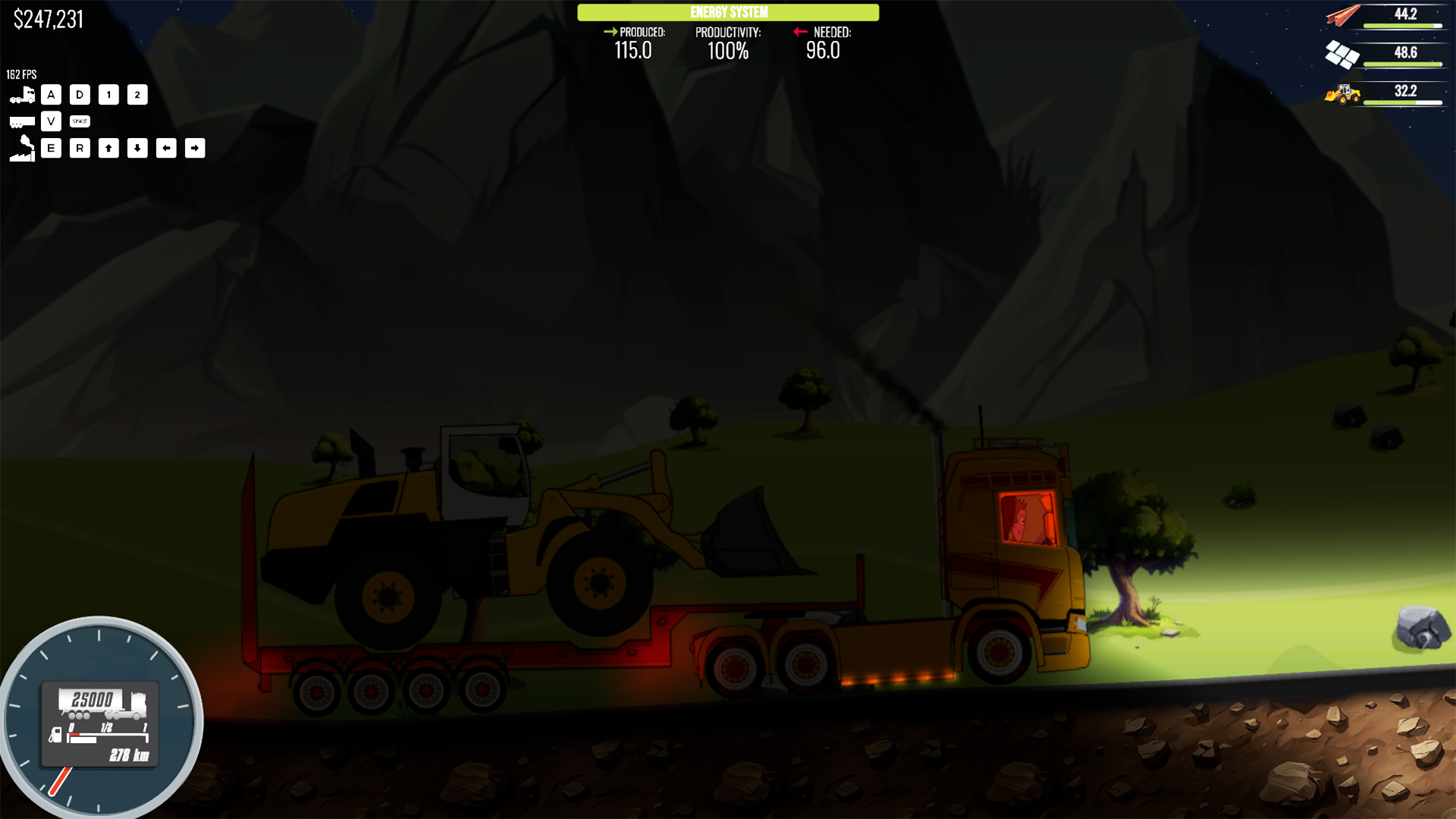Image resolution: width=1456 pixels, height=819 pixels.
Task: Open the ENERGY SYSTEM header panel
Action: (x=727, y=12)
